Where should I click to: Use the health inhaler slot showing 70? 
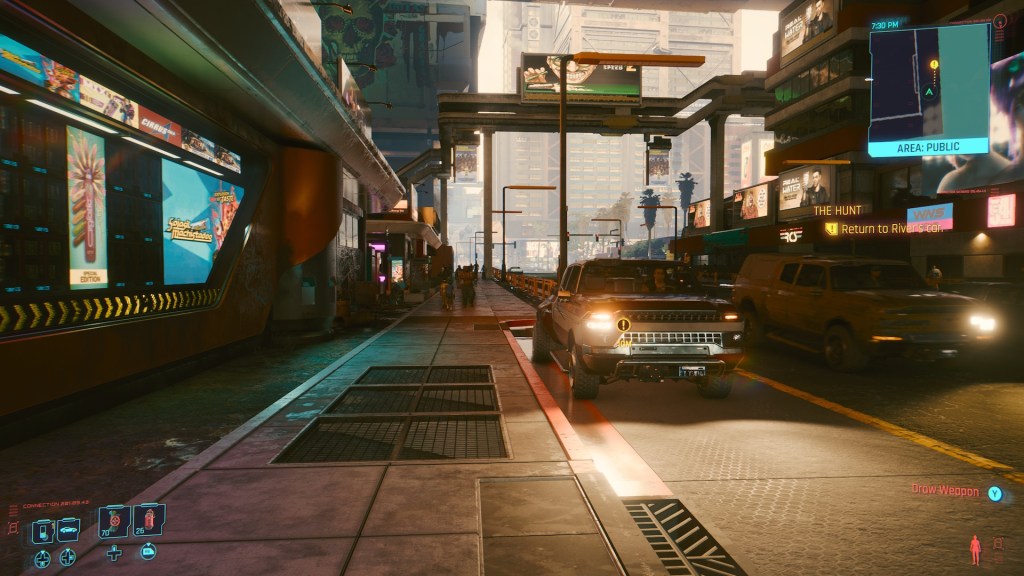(114, 521)
